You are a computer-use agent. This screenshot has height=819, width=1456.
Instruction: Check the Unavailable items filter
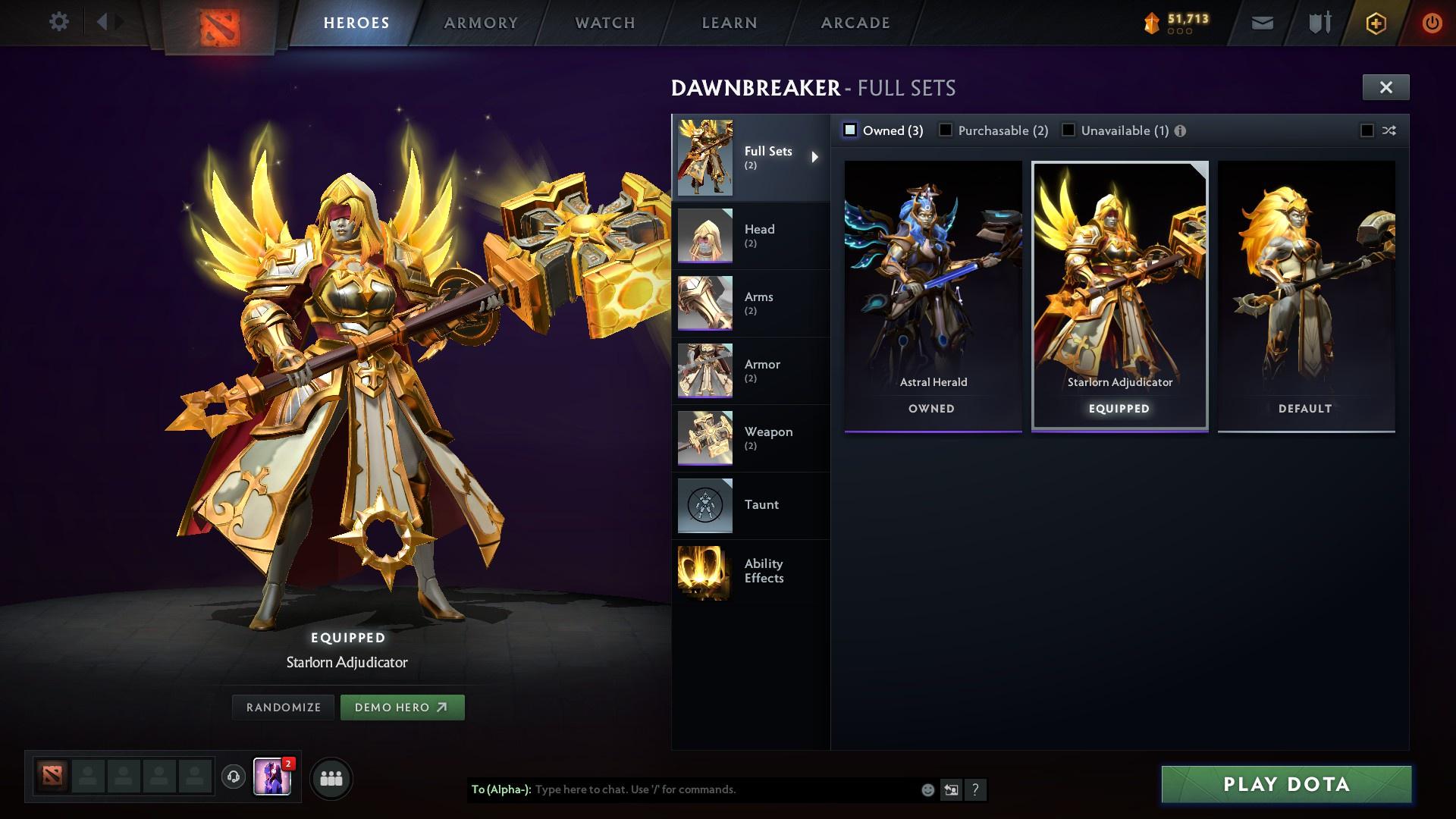tap(1068, 130)
